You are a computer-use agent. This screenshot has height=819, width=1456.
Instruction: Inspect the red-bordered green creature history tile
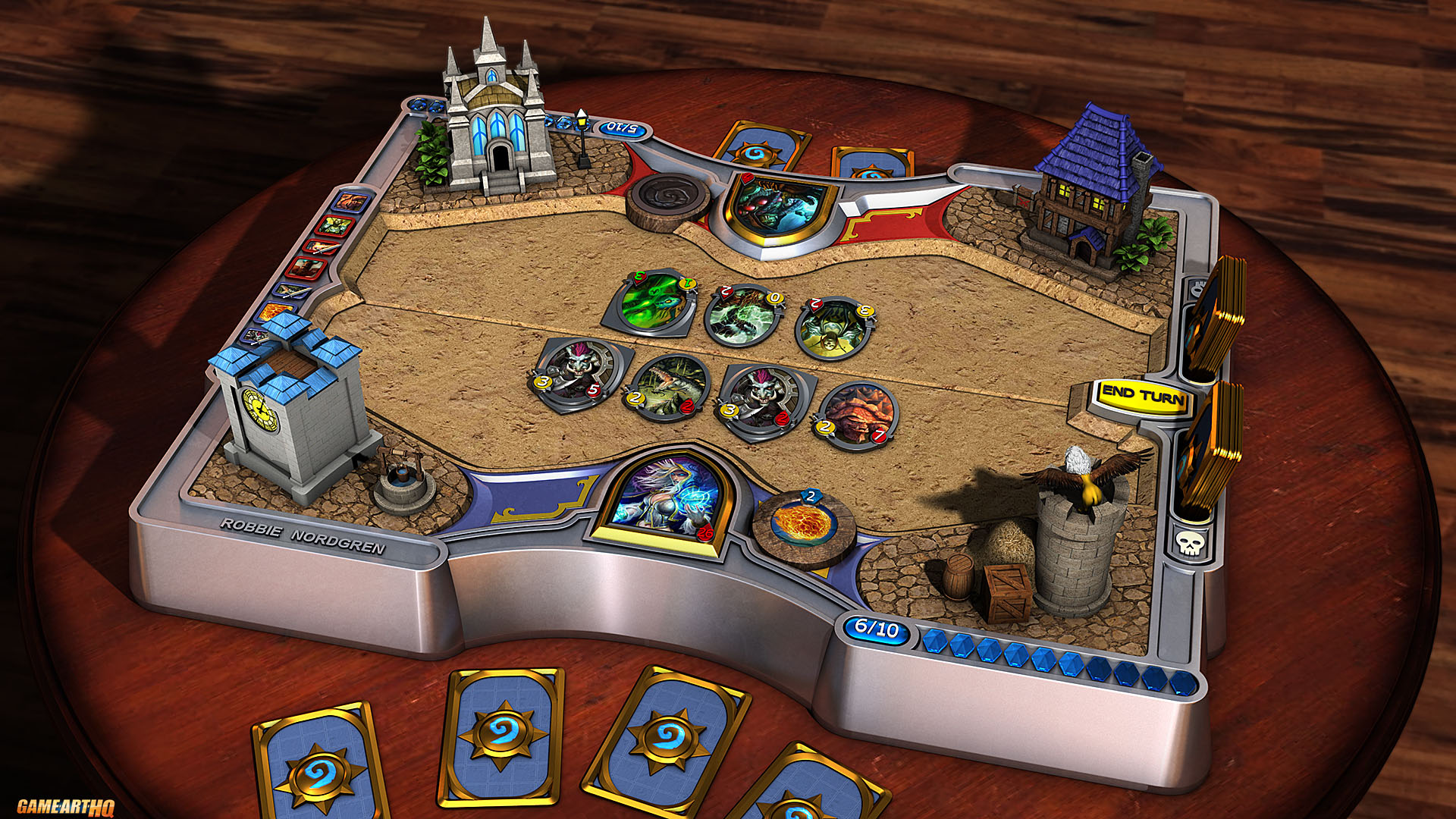pyautogui.click(x=334, y=225)
